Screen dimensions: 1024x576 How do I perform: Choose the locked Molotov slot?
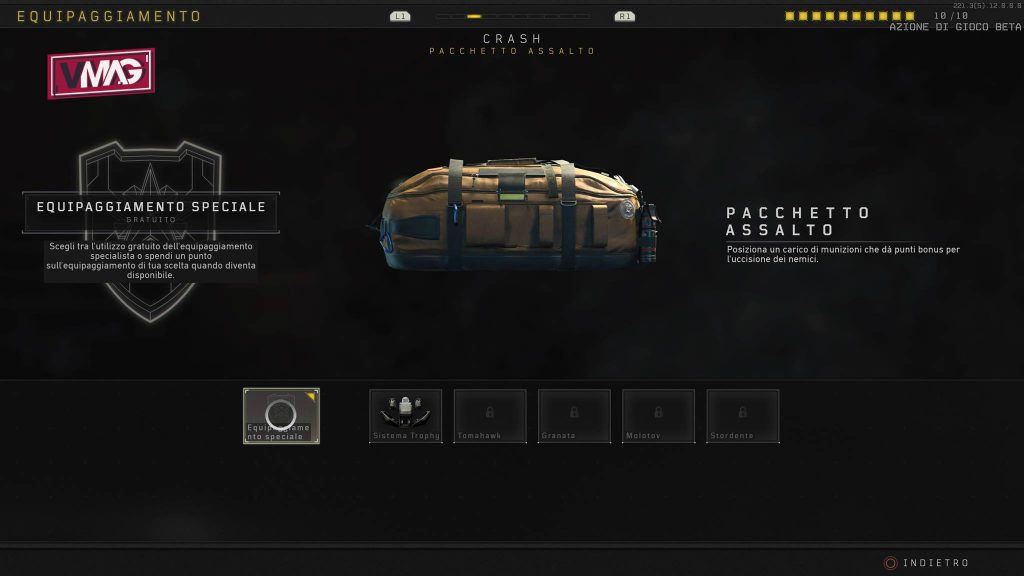pyautogui.click(x=658, y=415)
